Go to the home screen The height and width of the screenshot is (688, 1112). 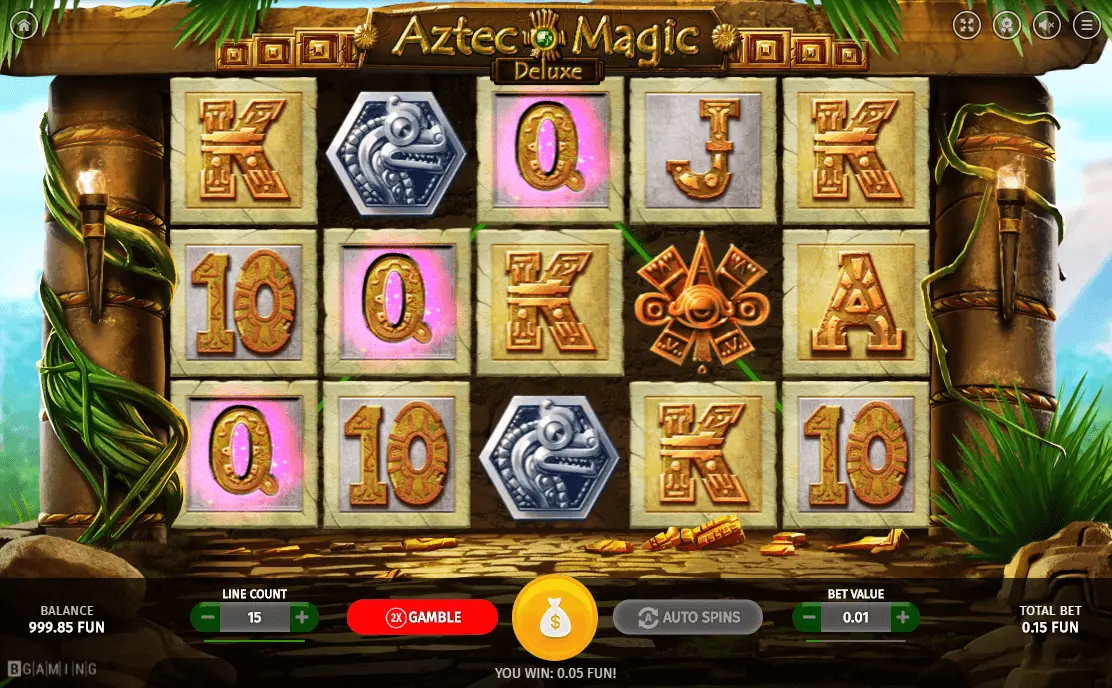pos(22,25)
